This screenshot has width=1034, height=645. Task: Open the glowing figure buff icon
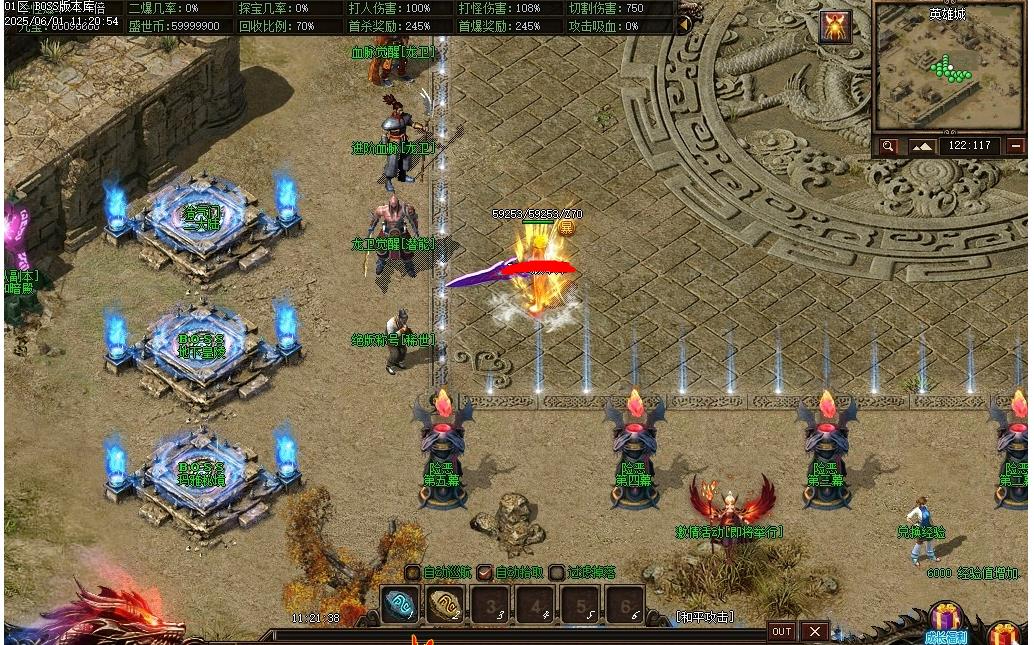pos(835,27)
